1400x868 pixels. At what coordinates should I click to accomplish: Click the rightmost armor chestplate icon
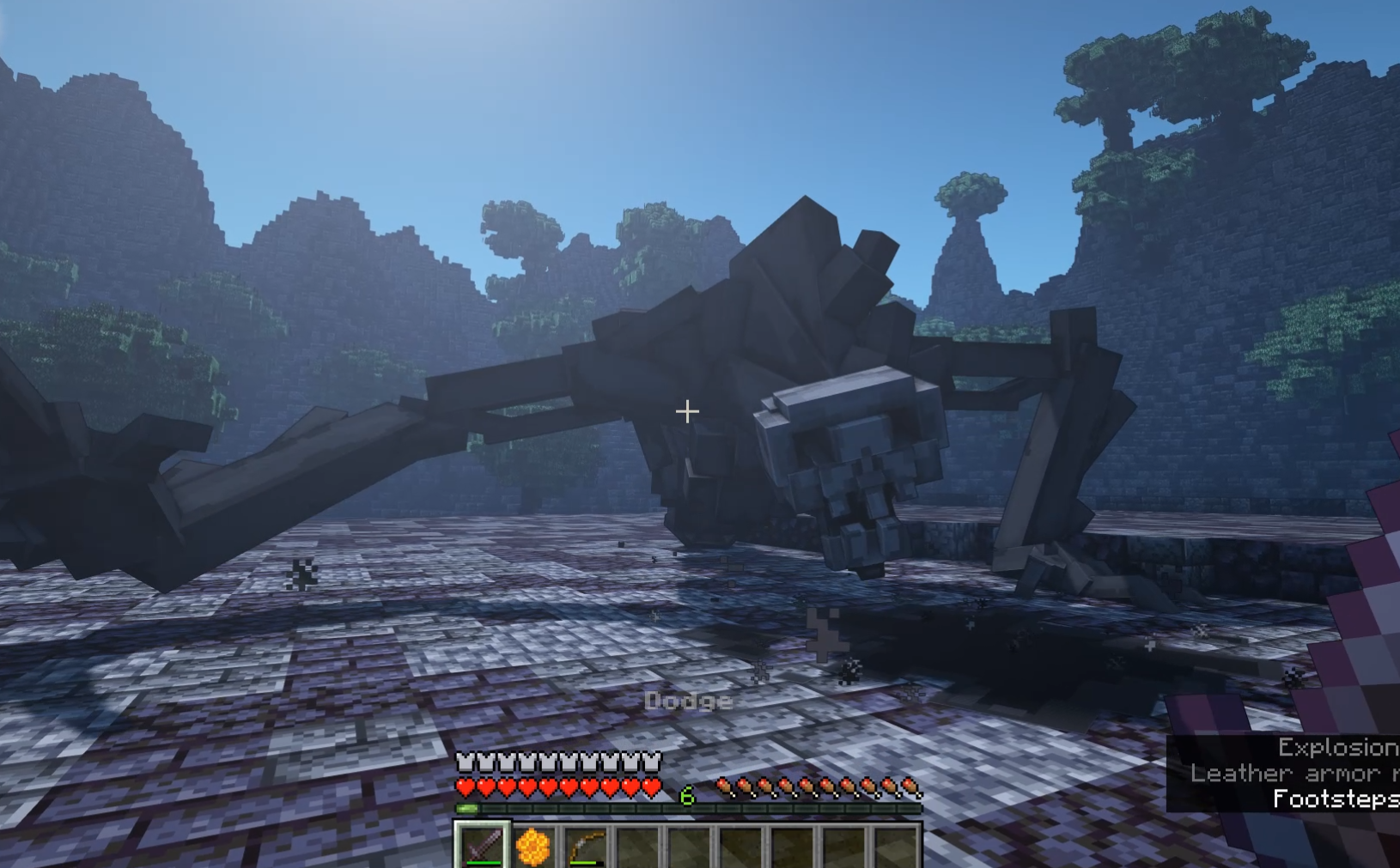(x=653, y=761)
